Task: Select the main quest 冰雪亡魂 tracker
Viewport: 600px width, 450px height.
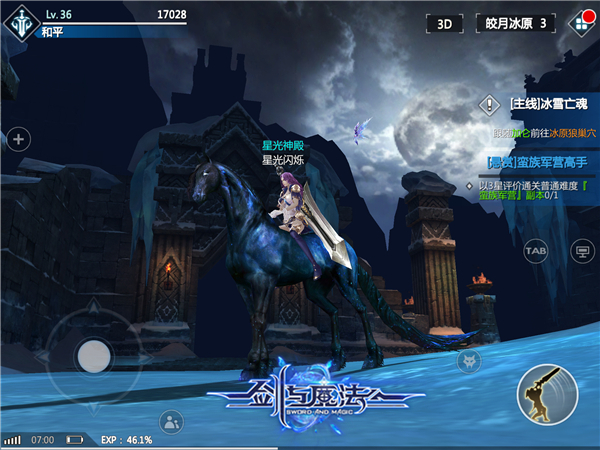Action: tap(545, 104)
